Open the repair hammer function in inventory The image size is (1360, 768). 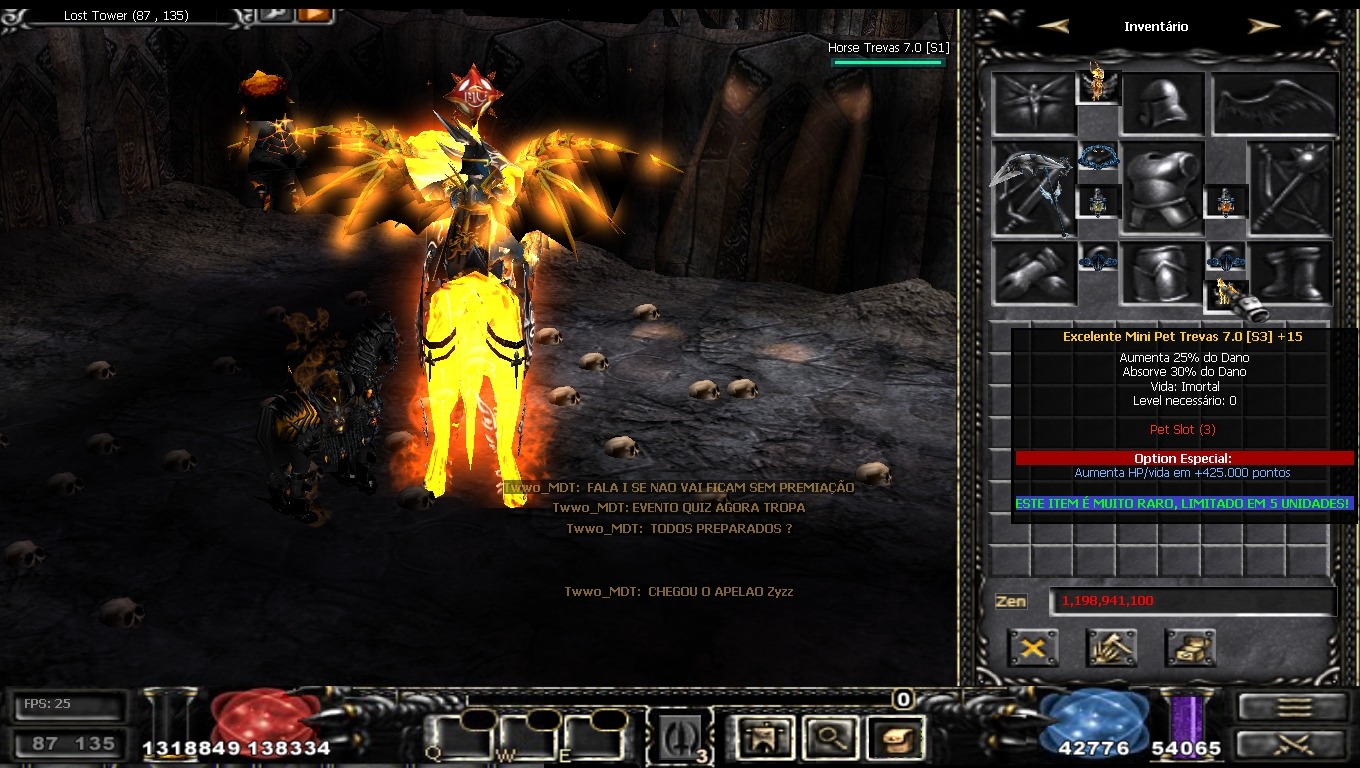click(1111, 648)
